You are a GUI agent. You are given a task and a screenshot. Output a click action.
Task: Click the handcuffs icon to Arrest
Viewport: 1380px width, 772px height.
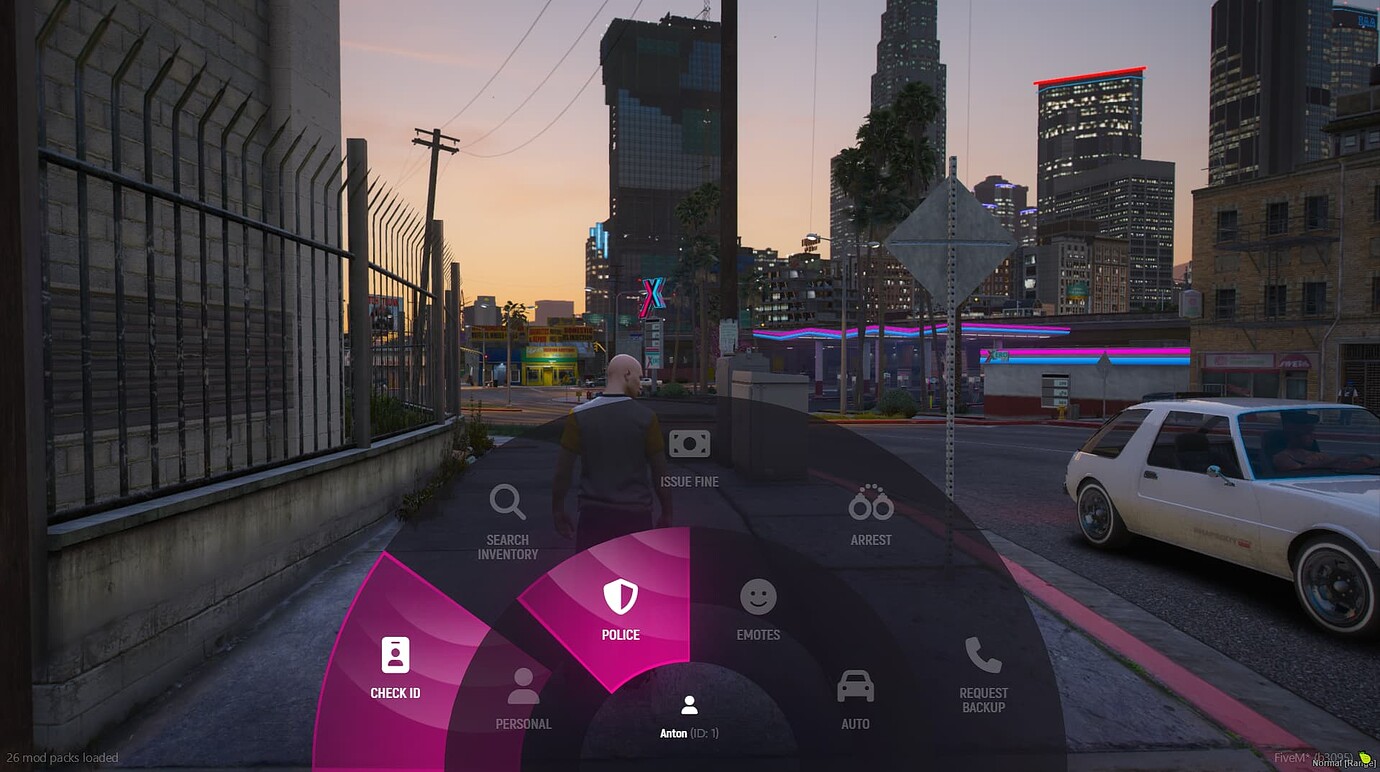869,505
